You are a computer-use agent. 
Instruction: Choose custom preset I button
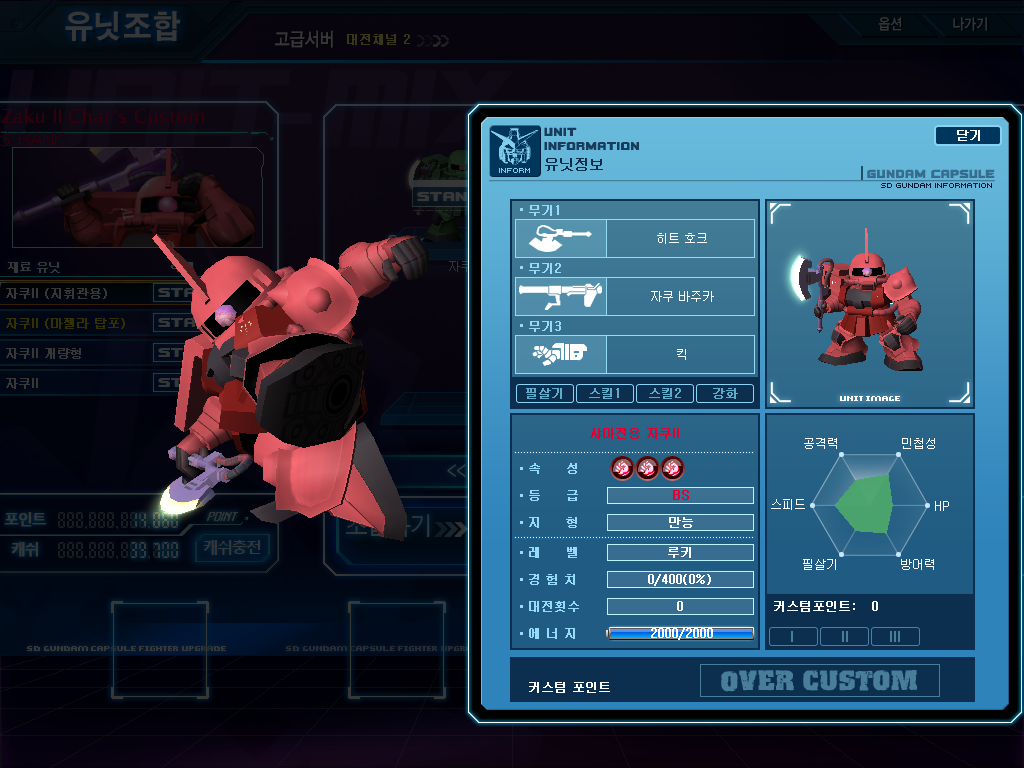(x=793, y=636)
